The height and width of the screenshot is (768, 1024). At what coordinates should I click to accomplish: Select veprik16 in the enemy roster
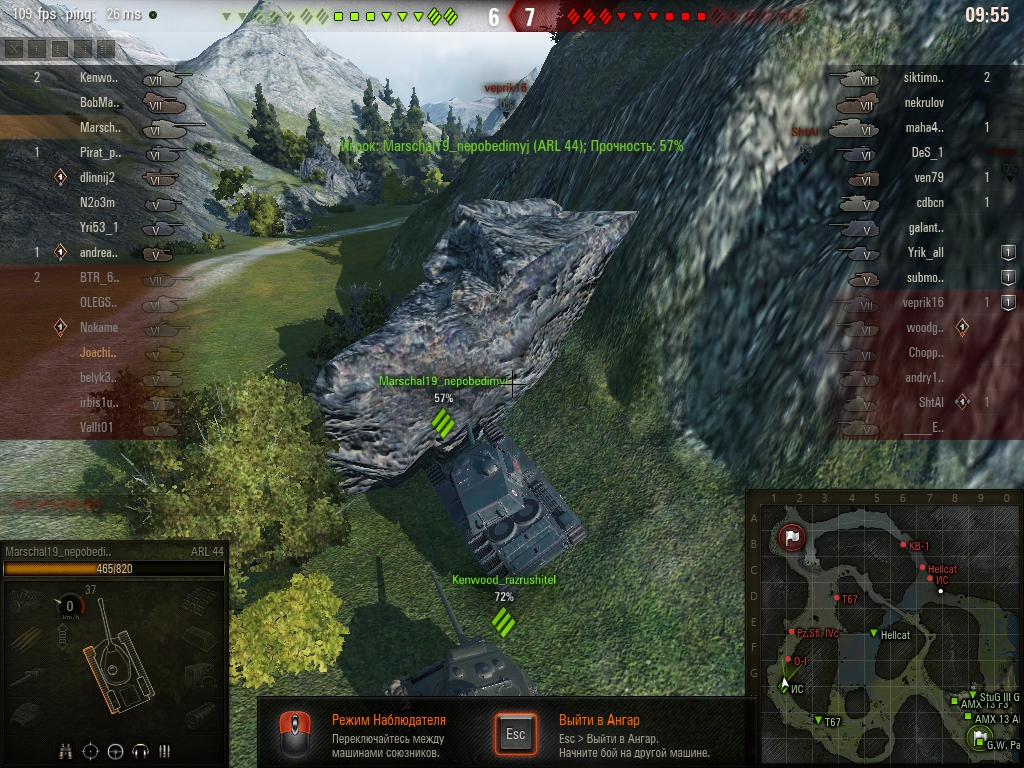pos(924,302)
